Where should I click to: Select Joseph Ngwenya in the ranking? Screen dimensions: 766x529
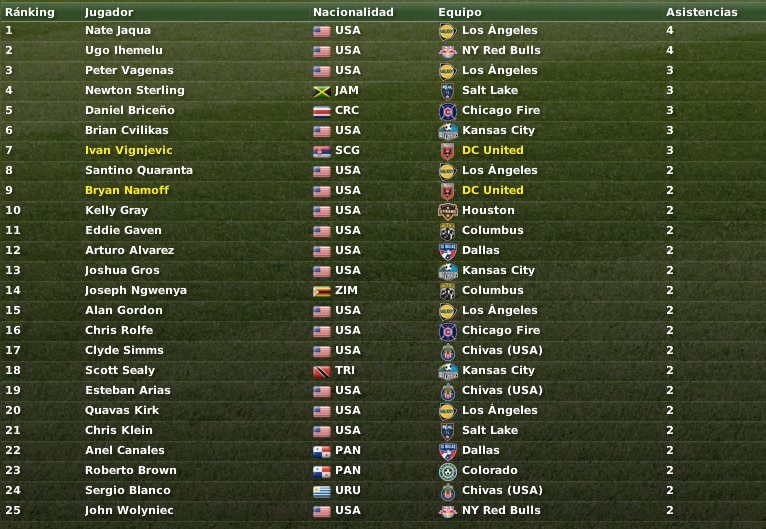(x=135, y=290)
